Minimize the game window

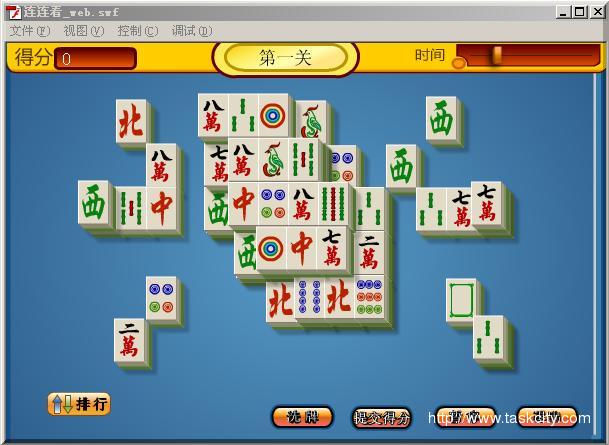[x=564, y=11]
